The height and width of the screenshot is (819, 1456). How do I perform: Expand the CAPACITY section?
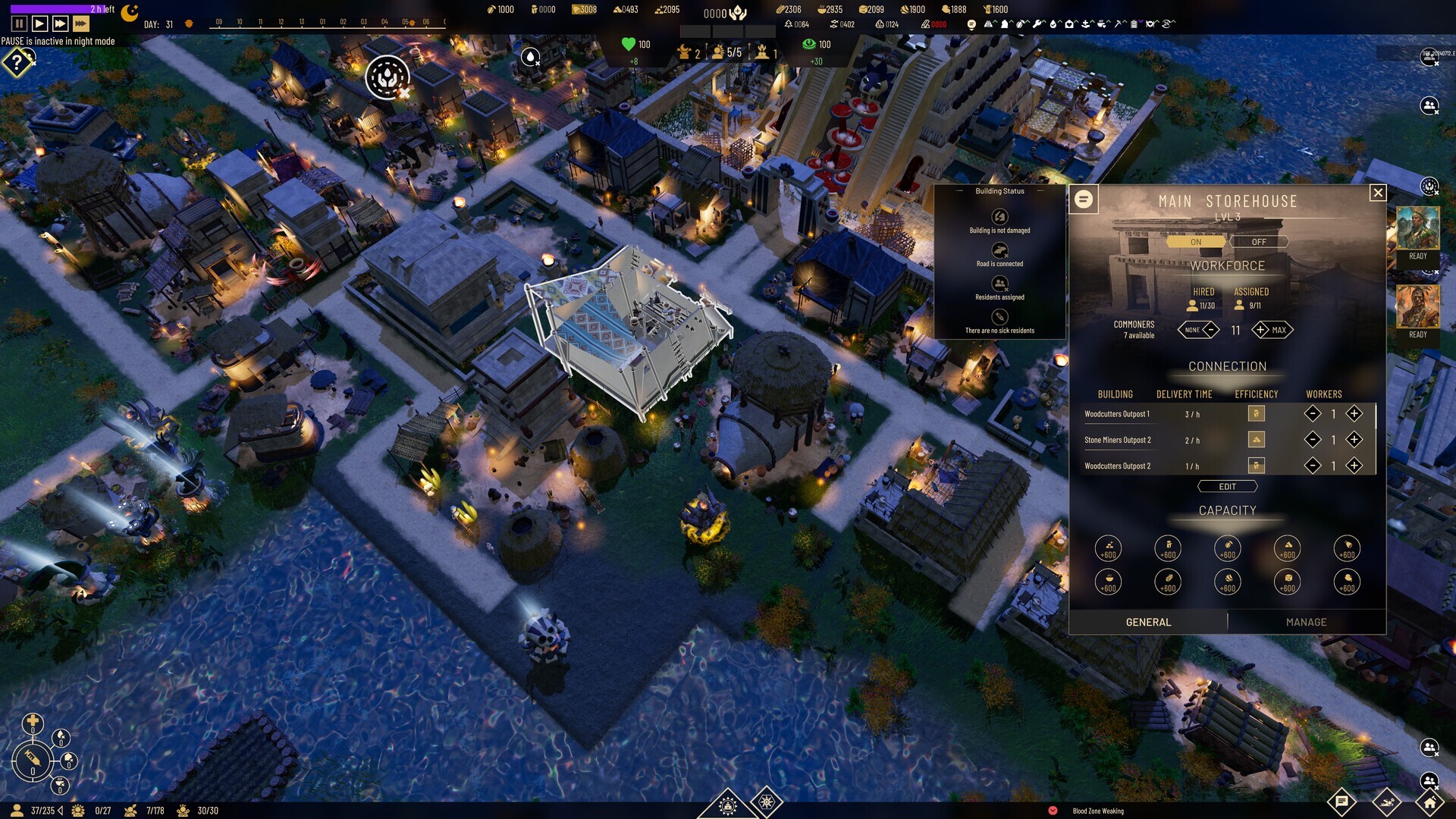pyautogui.click(x=1226, y=510)
